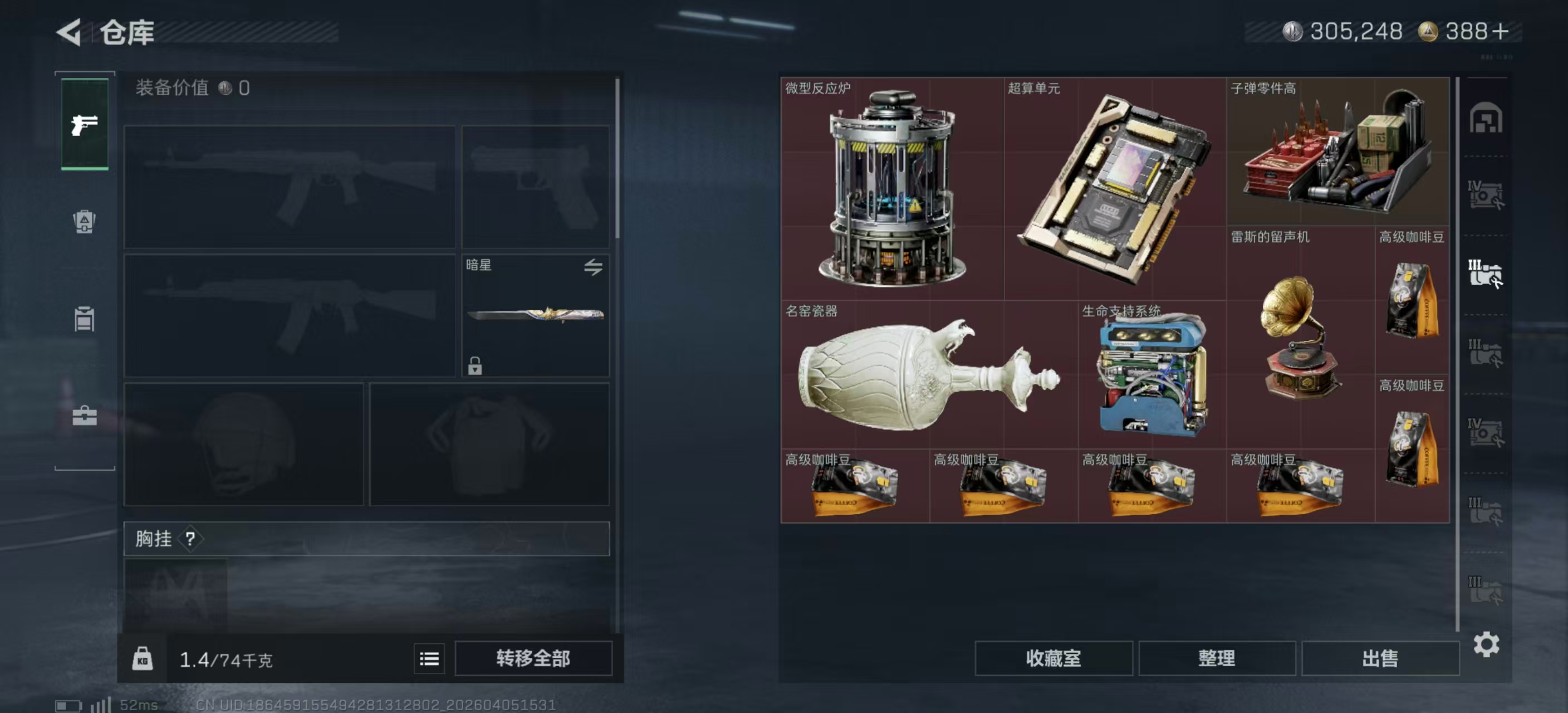Add currency with the plus button
This screenshot has height=713, width=1568.
(1501, 32)
